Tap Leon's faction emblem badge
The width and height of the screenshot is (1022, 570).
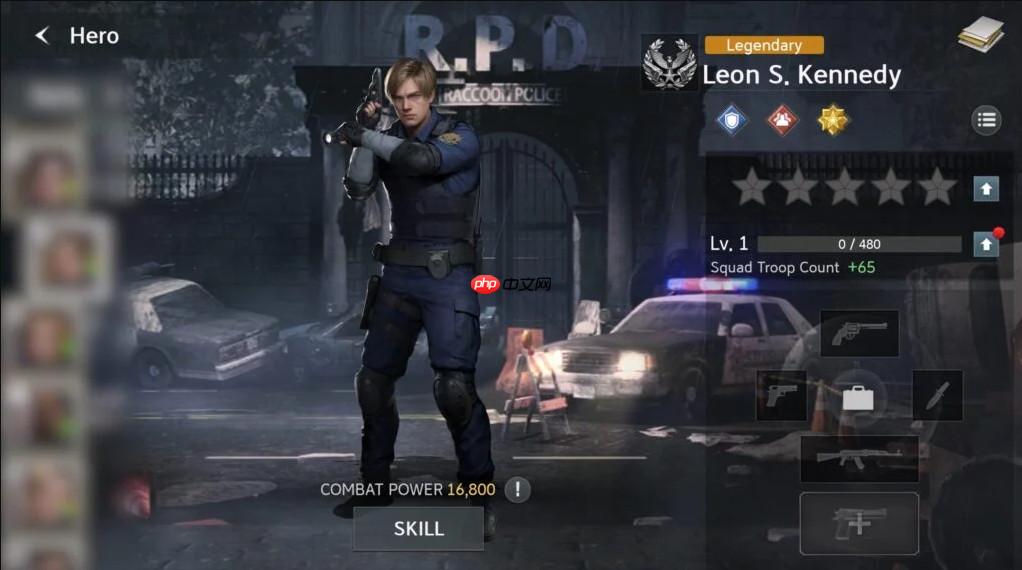click(669, 64)
